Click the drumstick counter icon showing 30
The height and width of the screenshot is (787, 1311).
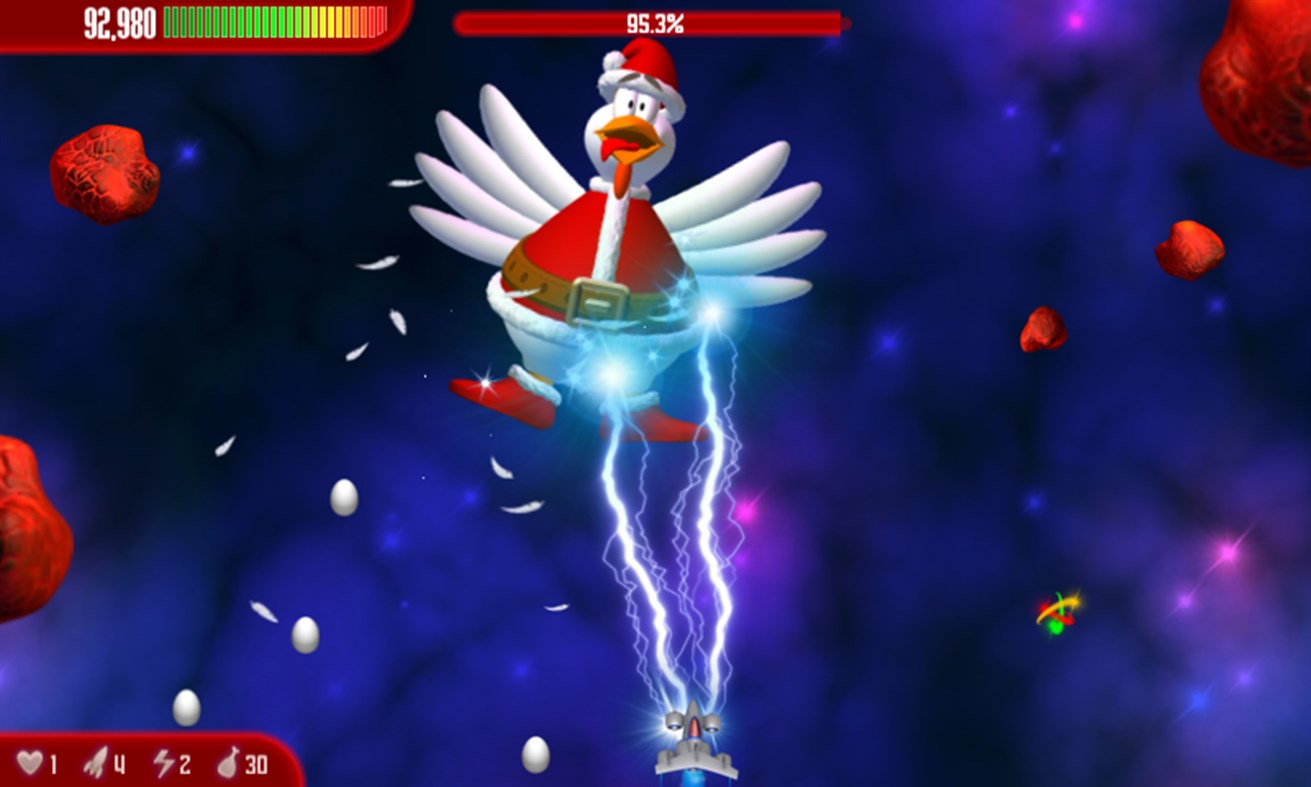point(227,764)
